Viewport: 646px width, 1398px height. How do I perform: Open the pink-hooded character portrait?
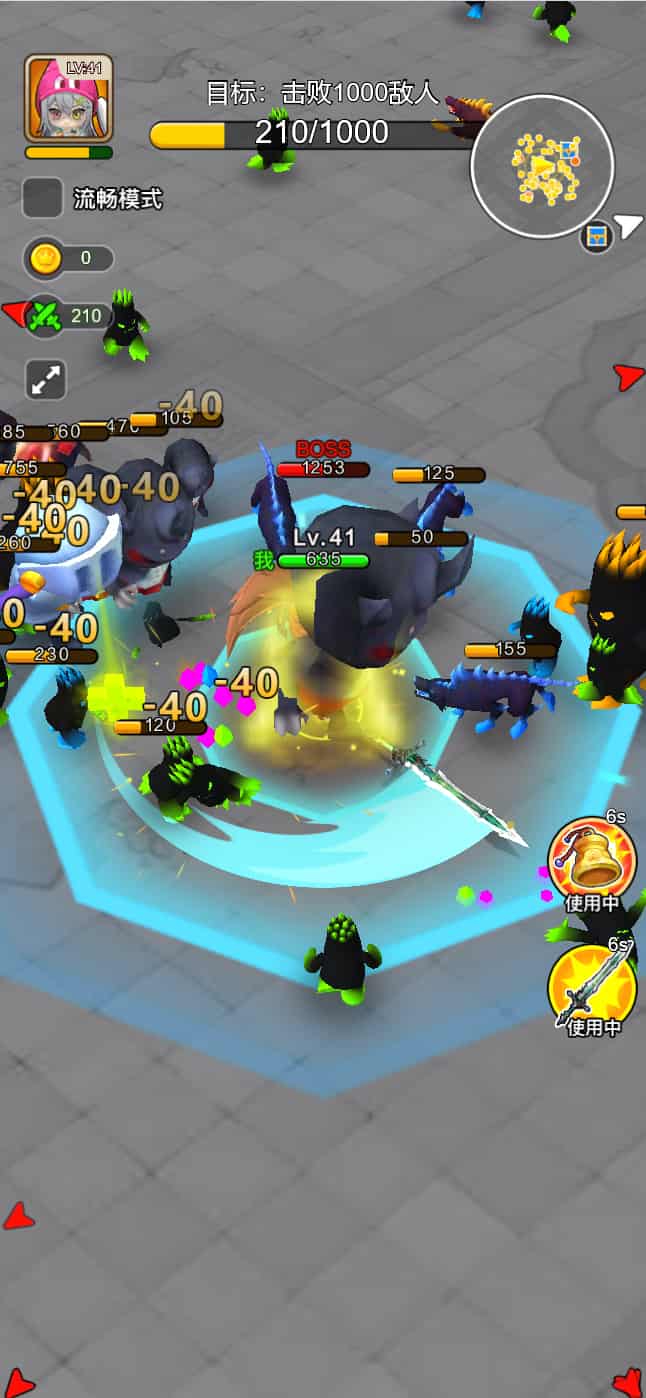point(68,98)
